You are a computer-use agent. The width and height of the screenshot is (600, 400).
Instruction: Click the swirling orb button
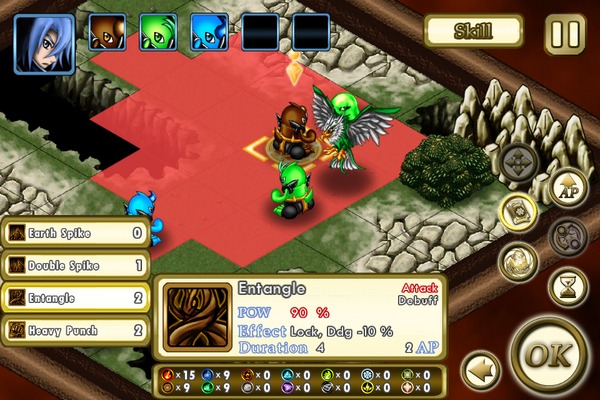(519, 261)
